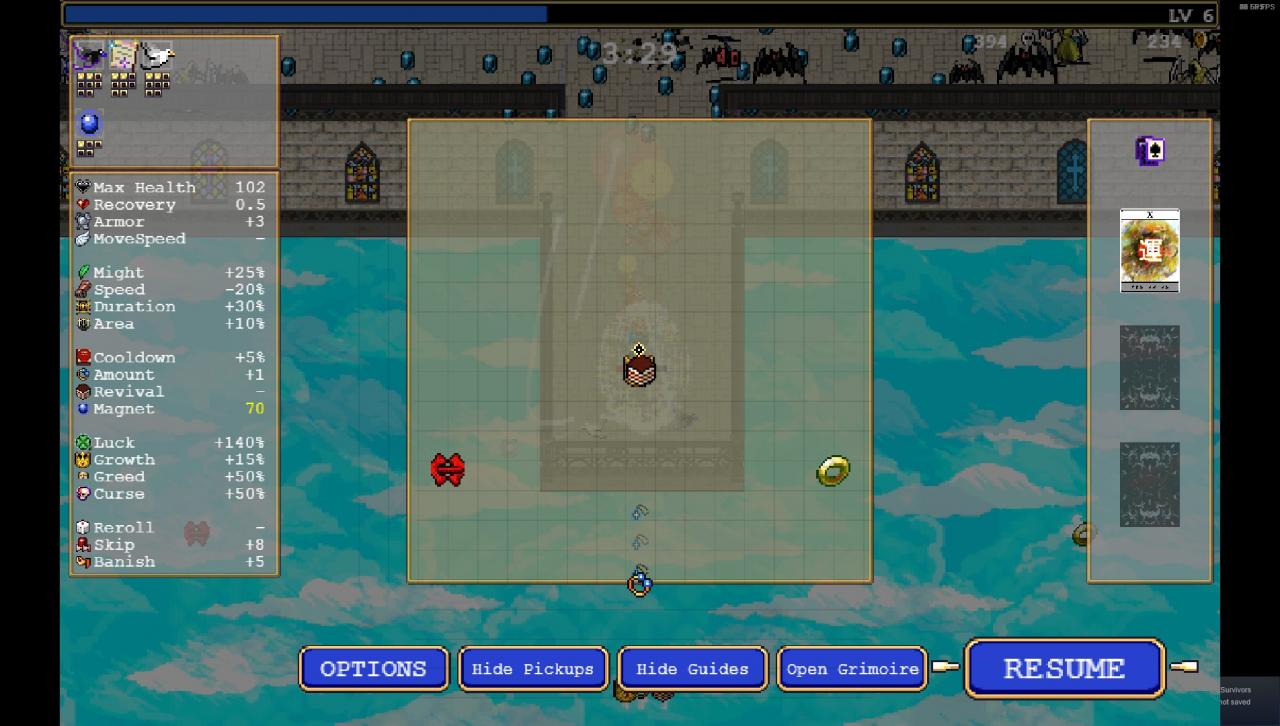Click the purple Arcana deck icon
The width and height of the screenshot is (1280, 726).
coord(1150,151)
